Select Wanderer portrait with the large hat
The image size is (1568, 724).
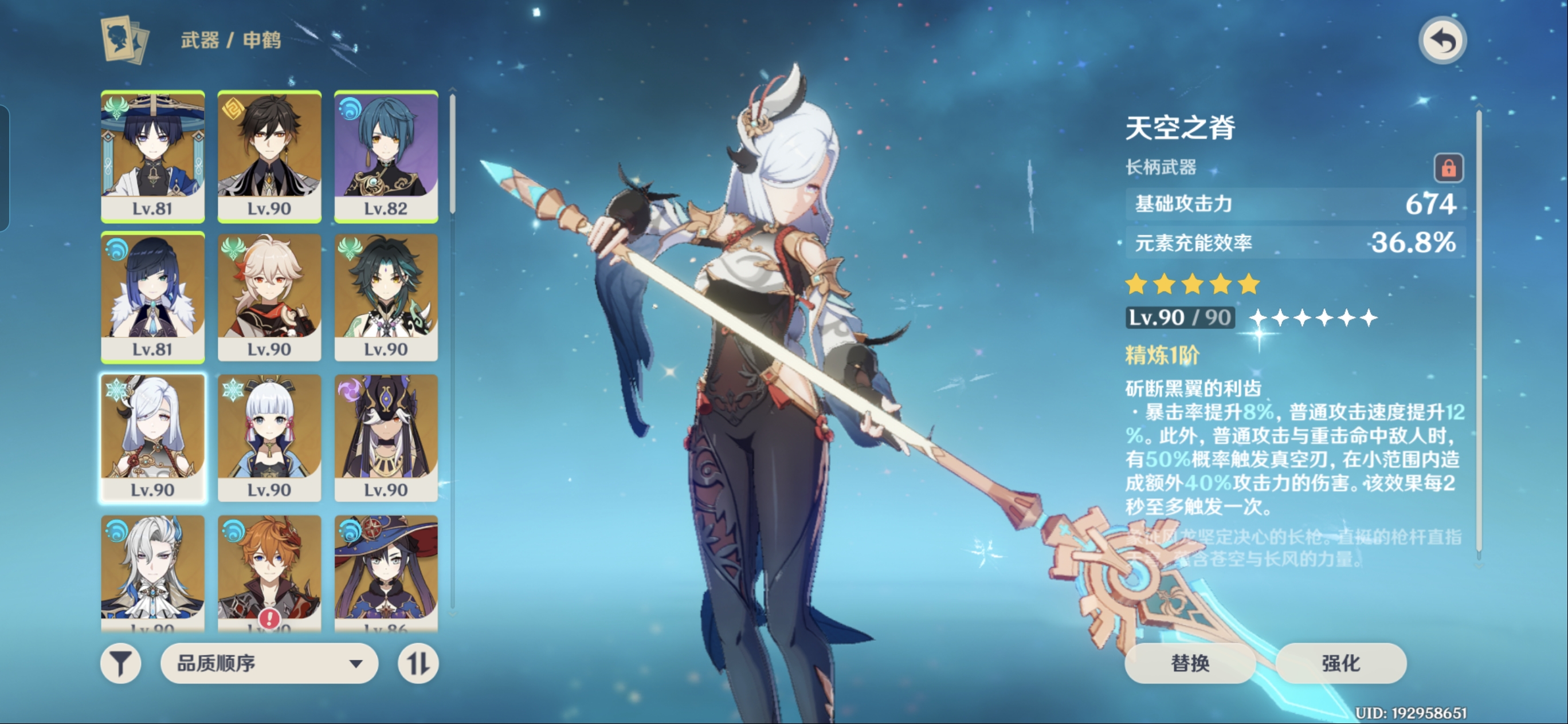point(153,156)
